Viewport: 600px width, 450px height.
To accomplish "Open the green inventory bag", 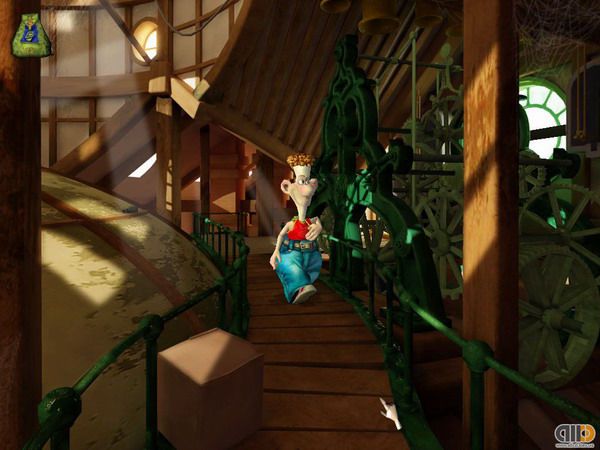I will pyautogui.click(x=29, y=34).
